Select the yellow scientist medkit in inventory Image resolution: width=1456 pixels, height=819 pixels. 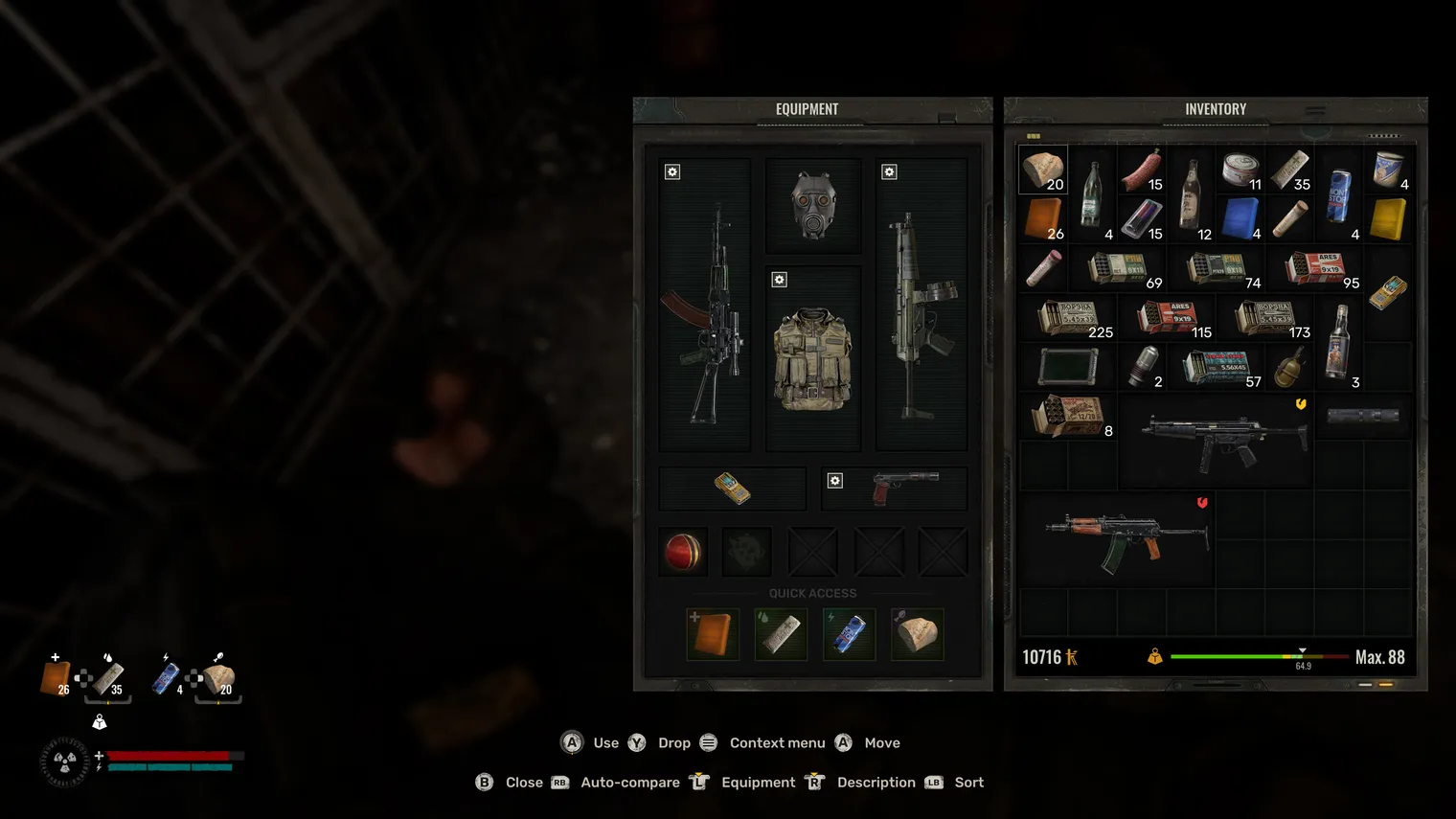pos(1388,218)
